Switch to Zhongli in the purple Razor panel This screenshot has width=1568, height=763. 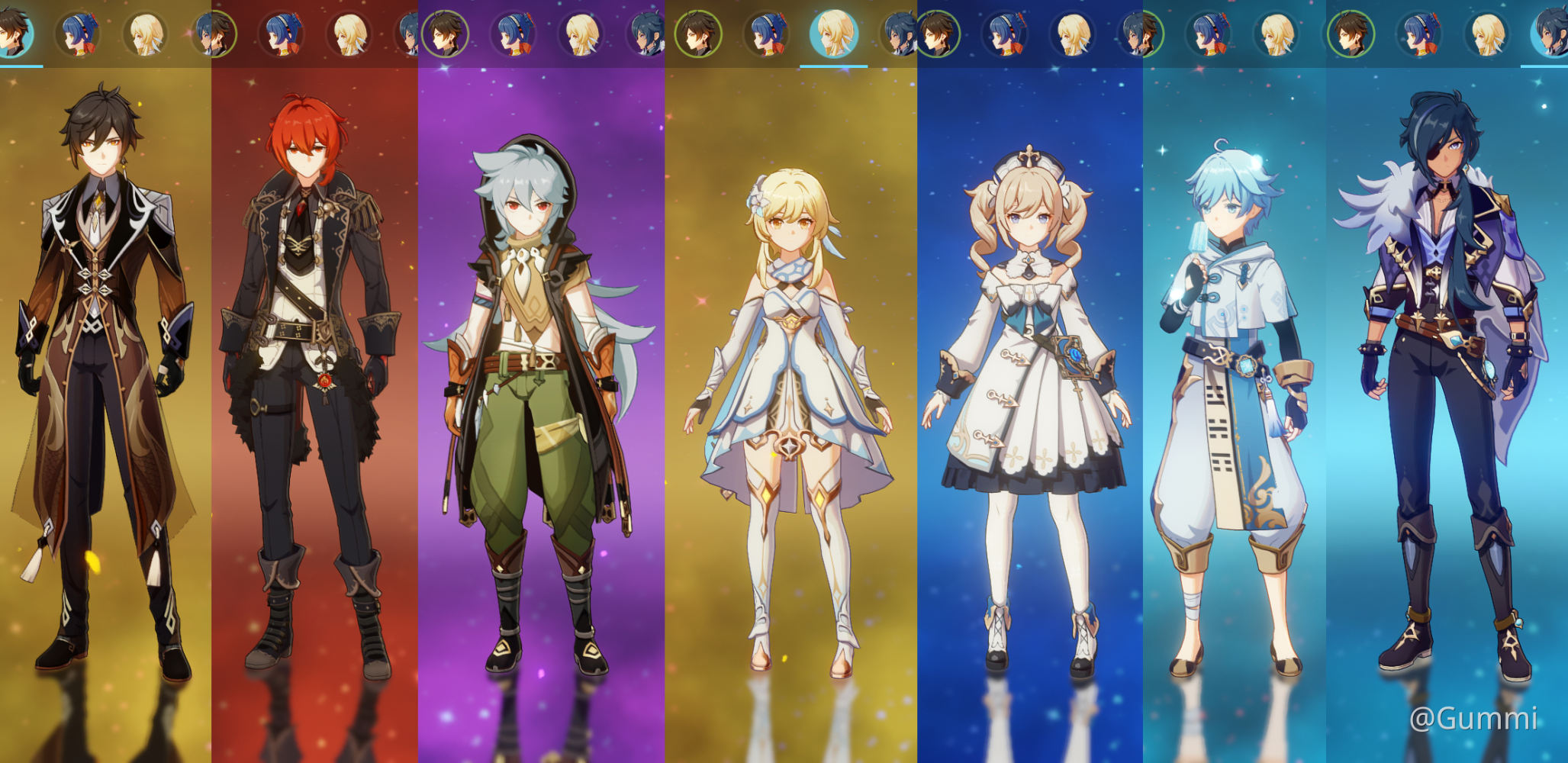(x=445, y=34)
